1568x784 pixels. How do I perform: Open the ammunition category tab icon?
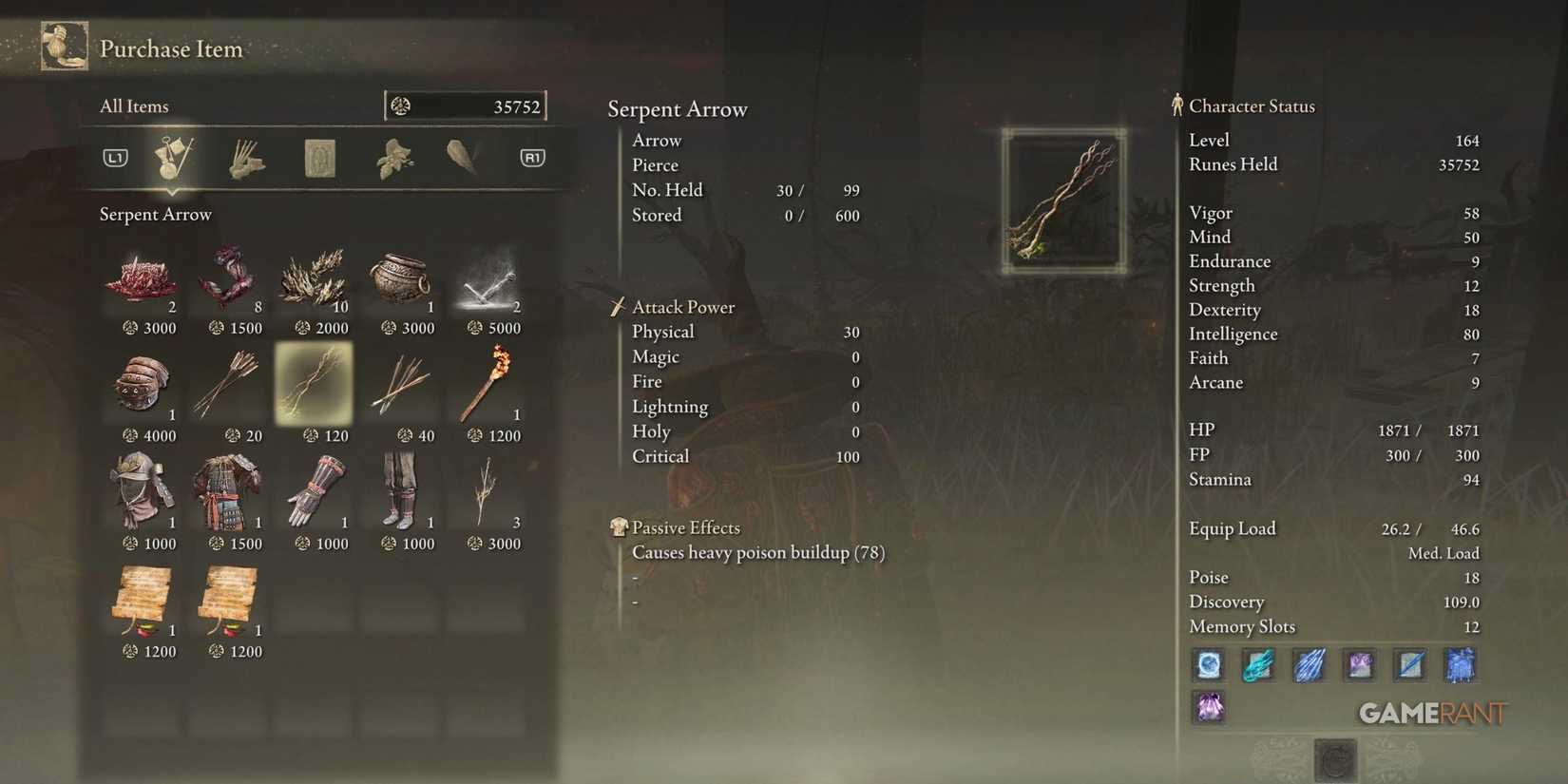click(x=247, y=157)
